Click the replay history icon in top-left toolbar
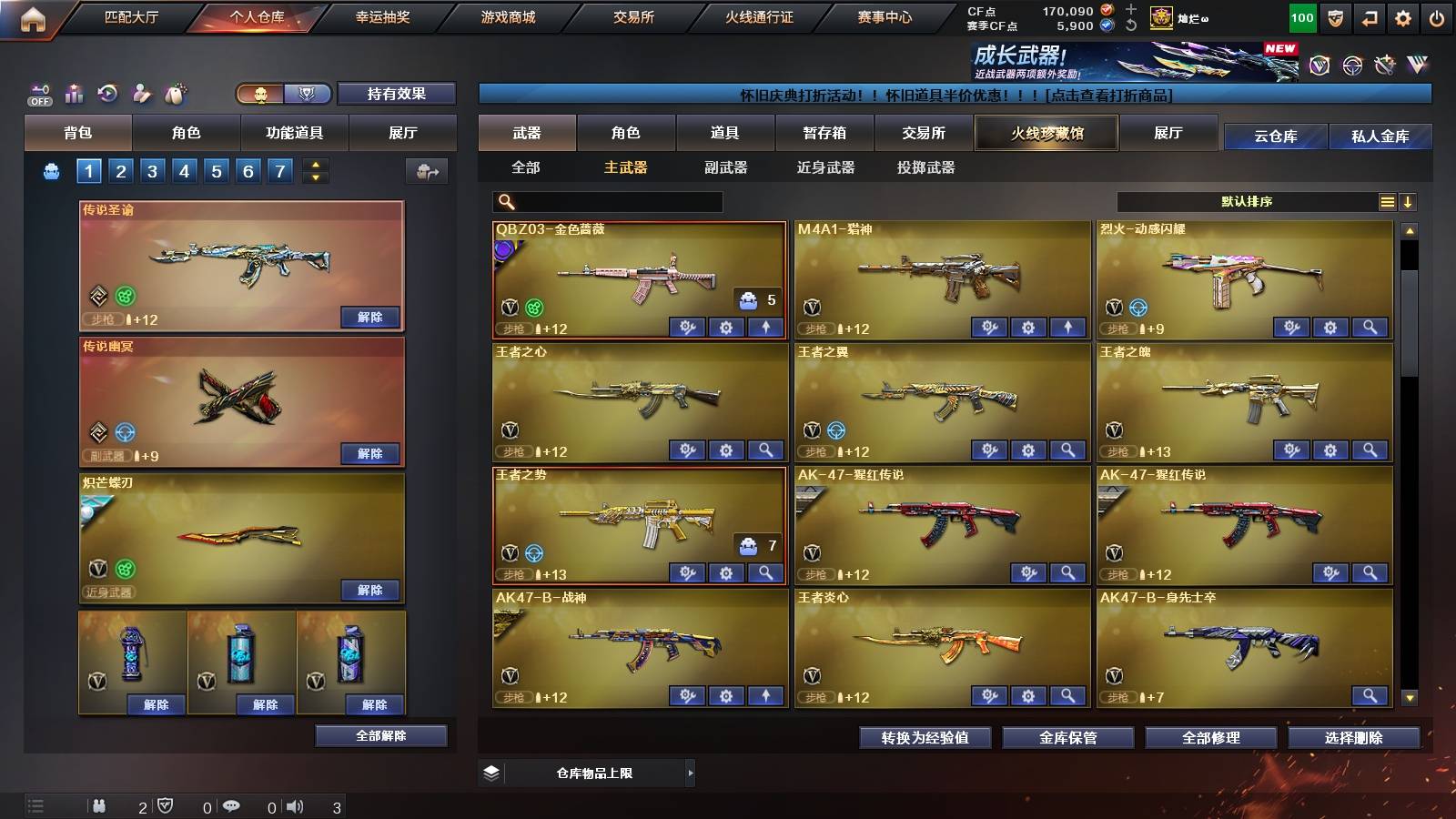This screenshot has width=1456, height=819. coord(107,93)
